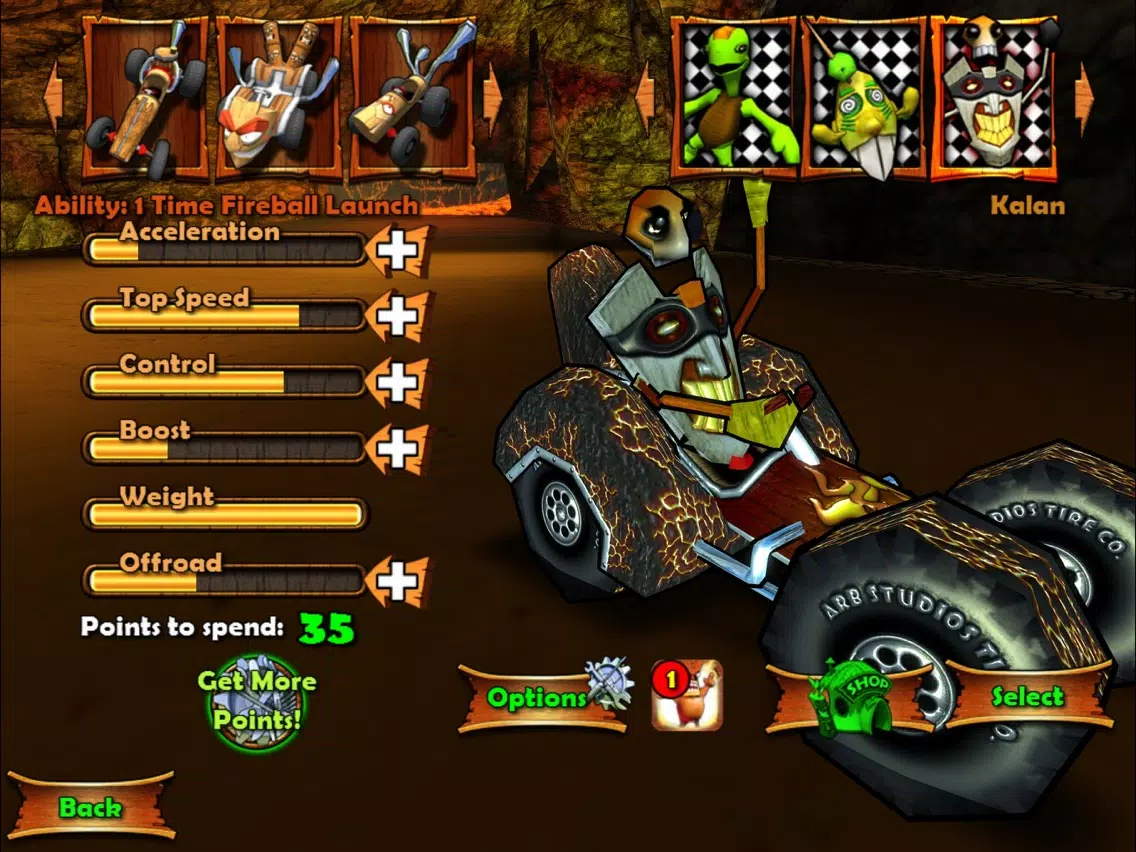
Task: Show previous karts with left arrow
Action: point(53,97)
